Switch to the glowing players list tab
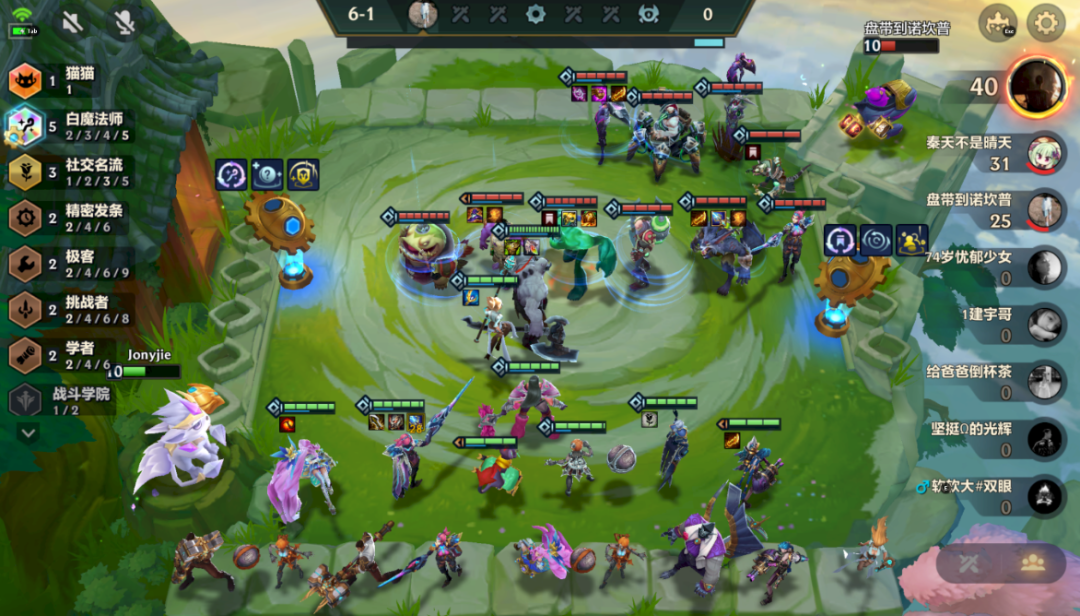The width and height of the screenshot is (1080, 616). (1032, 563)
